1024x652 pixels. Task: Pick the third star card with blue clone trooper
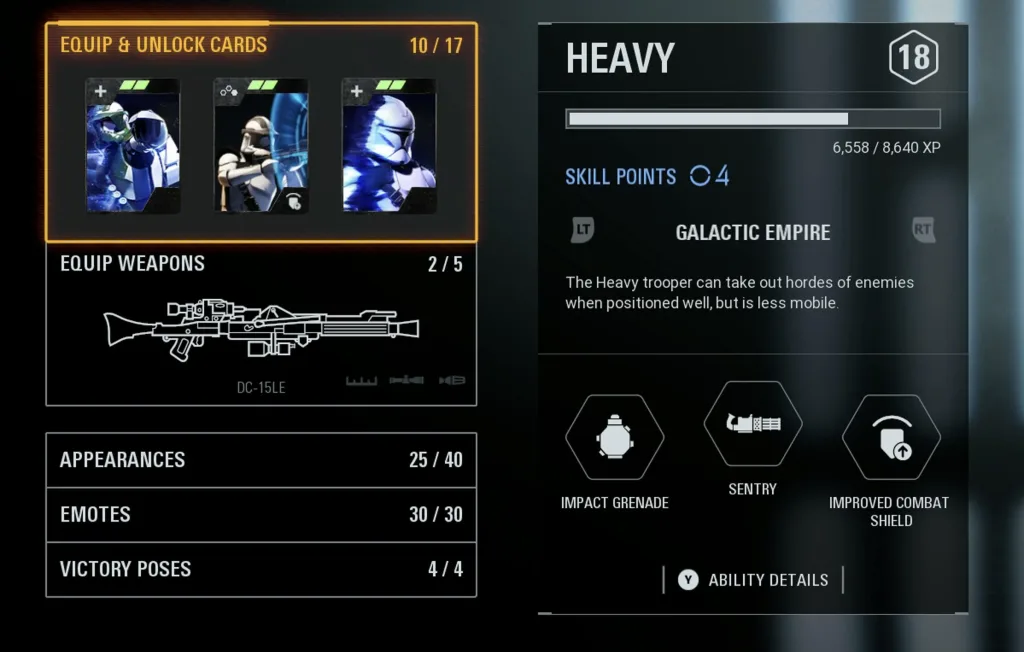pyautogui.click(x=389, y=145)
